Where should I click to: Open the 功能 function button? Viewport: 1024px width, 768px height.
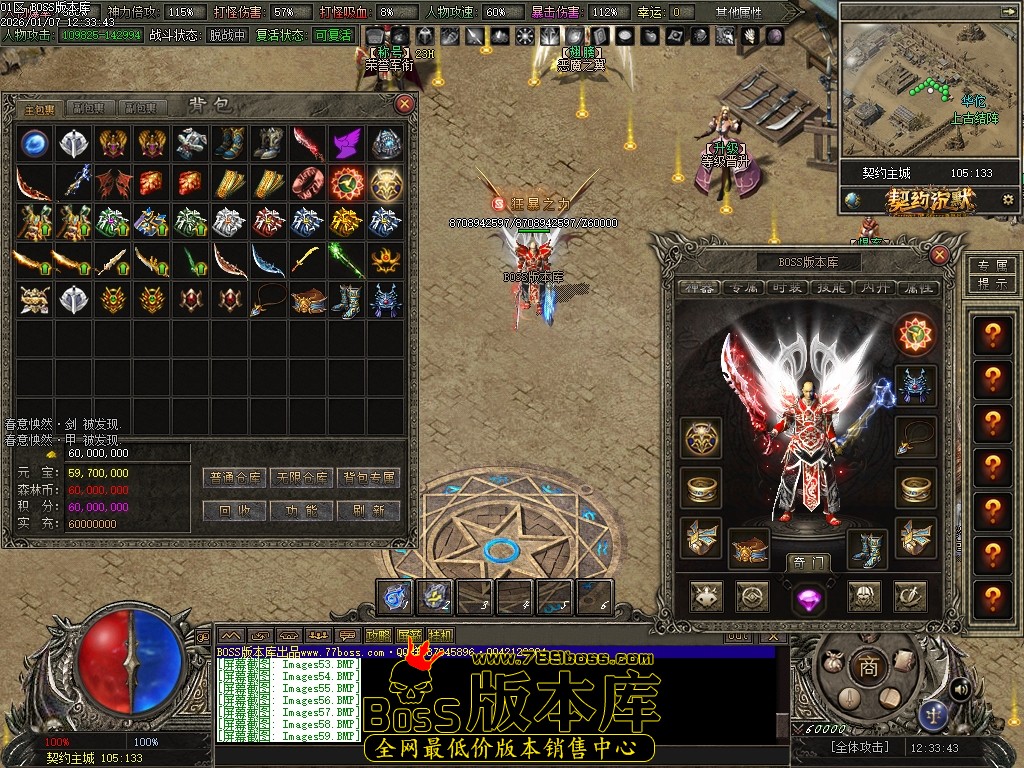pos(302,510)
